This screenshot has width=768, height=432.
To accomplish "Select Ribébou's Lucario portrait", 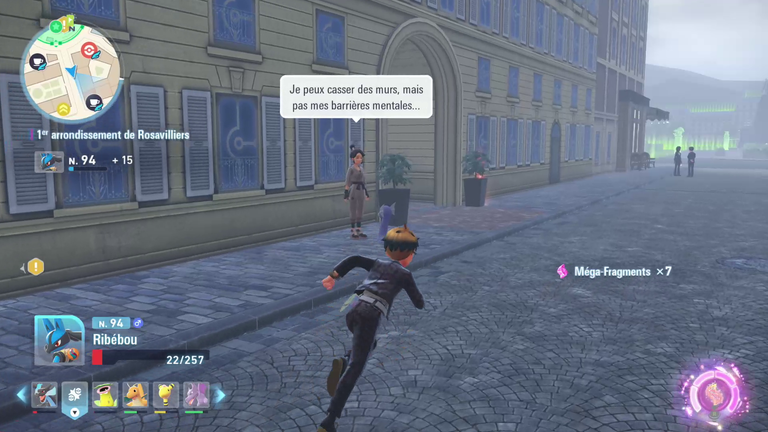I will [x=58, y=340].
